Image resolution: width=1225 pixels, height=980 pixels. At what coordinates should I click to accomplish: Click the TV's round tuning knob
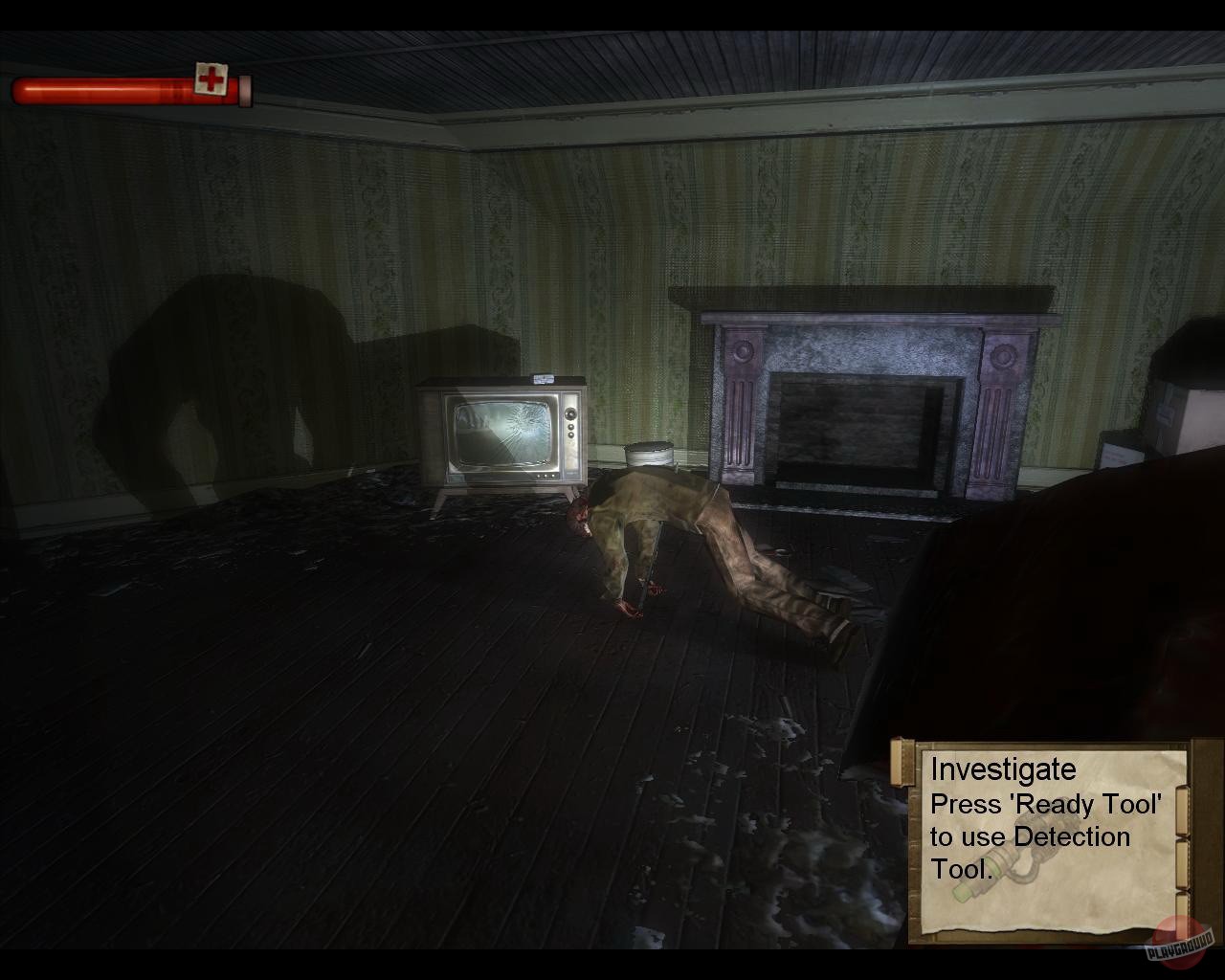point(569,413)
